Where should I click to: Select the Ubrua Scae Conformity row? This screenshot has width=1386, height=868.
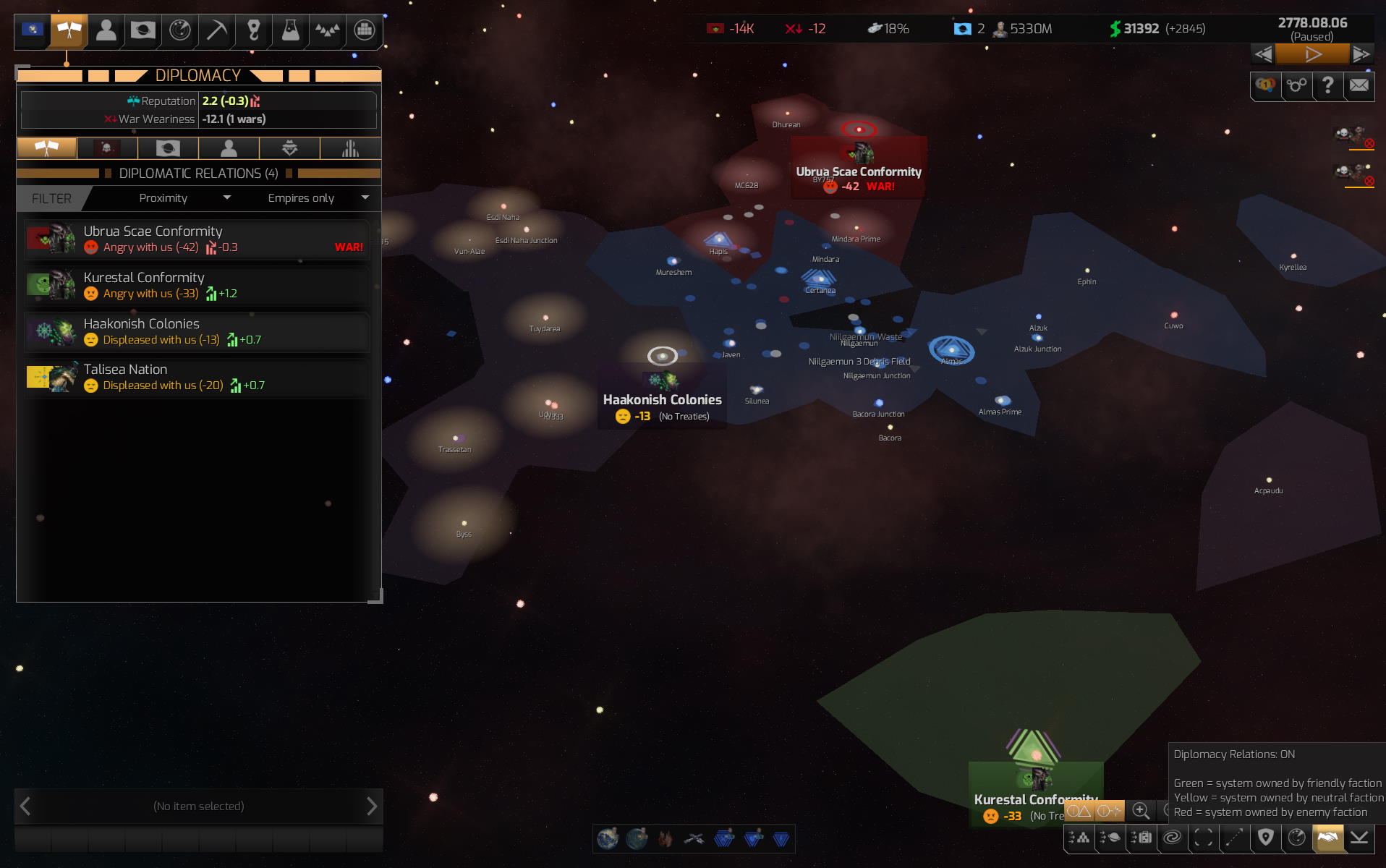pyautogui.click(x=197, y=239)
